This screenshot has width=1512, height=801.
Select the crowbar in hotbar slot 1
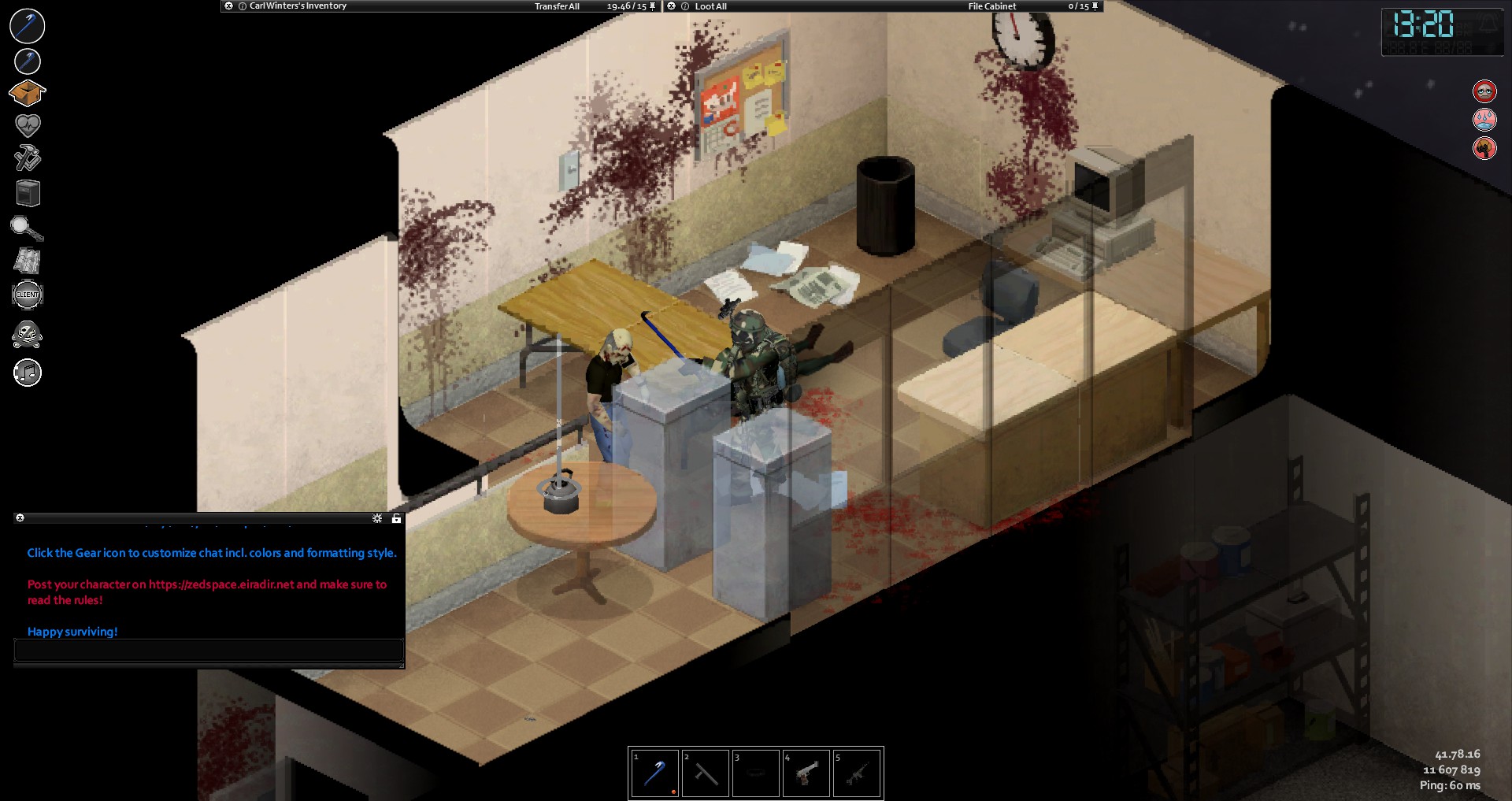(x=654, y=773)
